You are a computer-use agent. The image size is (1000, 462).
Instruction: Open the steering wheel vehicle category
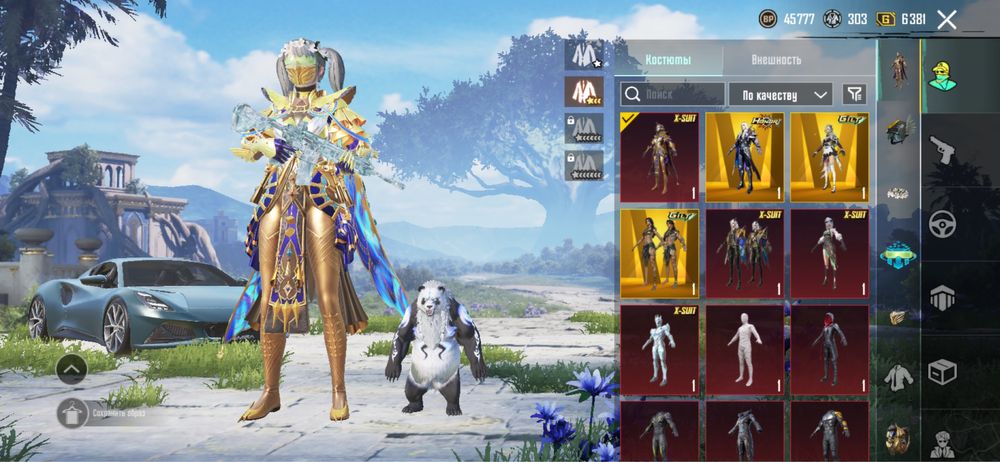click(942, 224)
